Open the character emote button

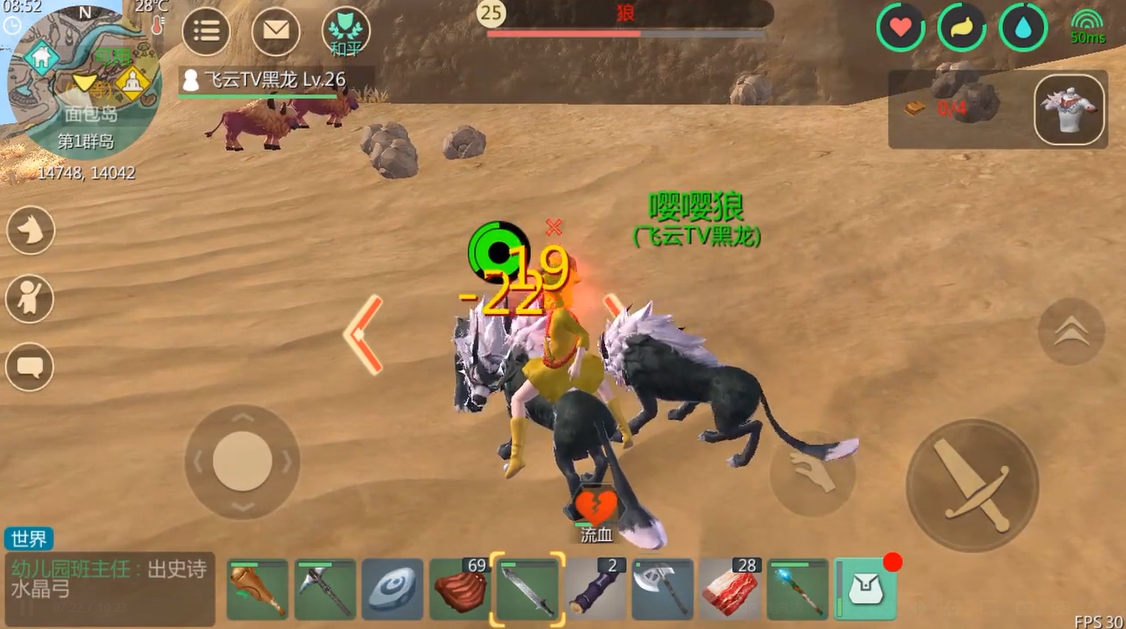pyautogui.click(x=30, y=297)
